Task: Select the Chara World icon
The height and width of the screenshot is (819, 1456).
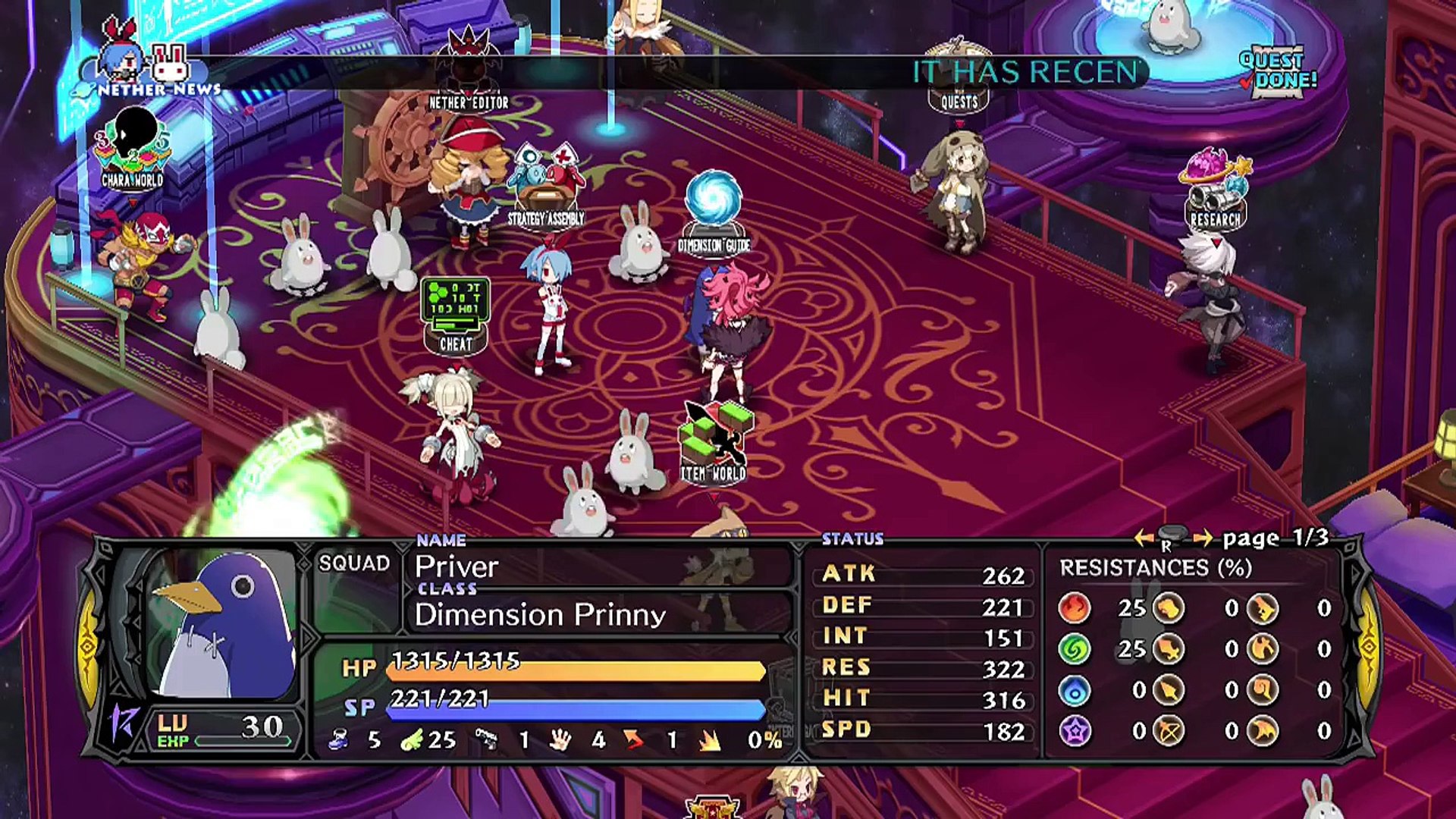Action: 133,148
